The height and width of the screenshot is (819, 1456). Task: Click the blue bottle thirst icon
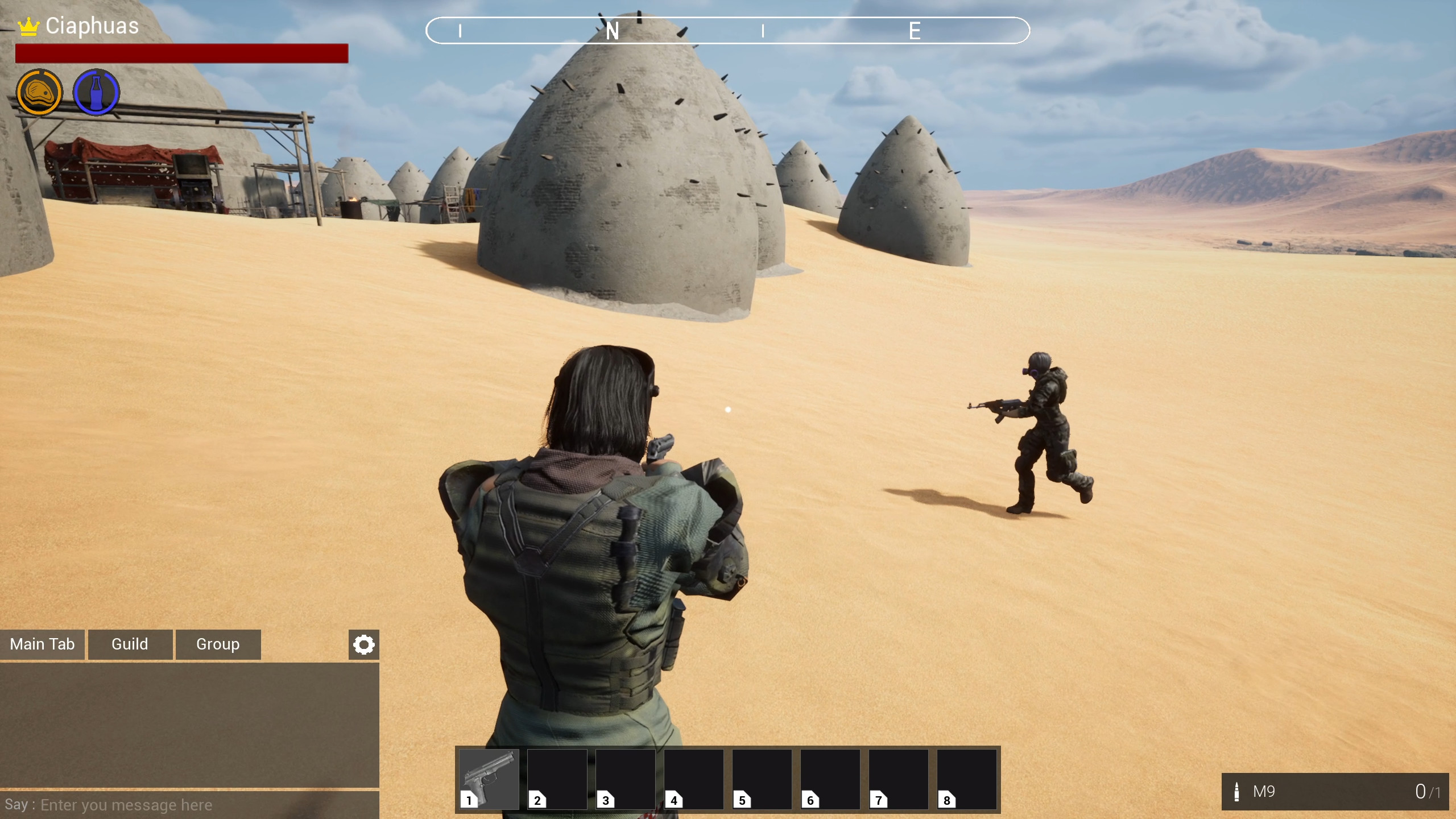coord(96,91)
